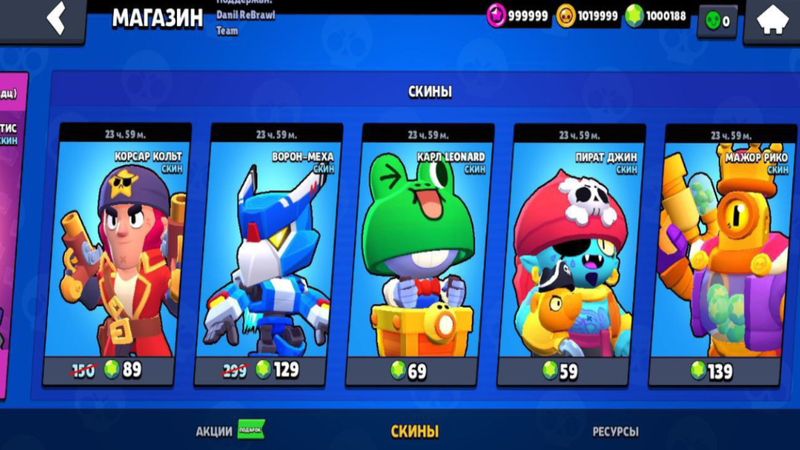
Task: Go back using the arrow button
Action: (x=57, y=19)
